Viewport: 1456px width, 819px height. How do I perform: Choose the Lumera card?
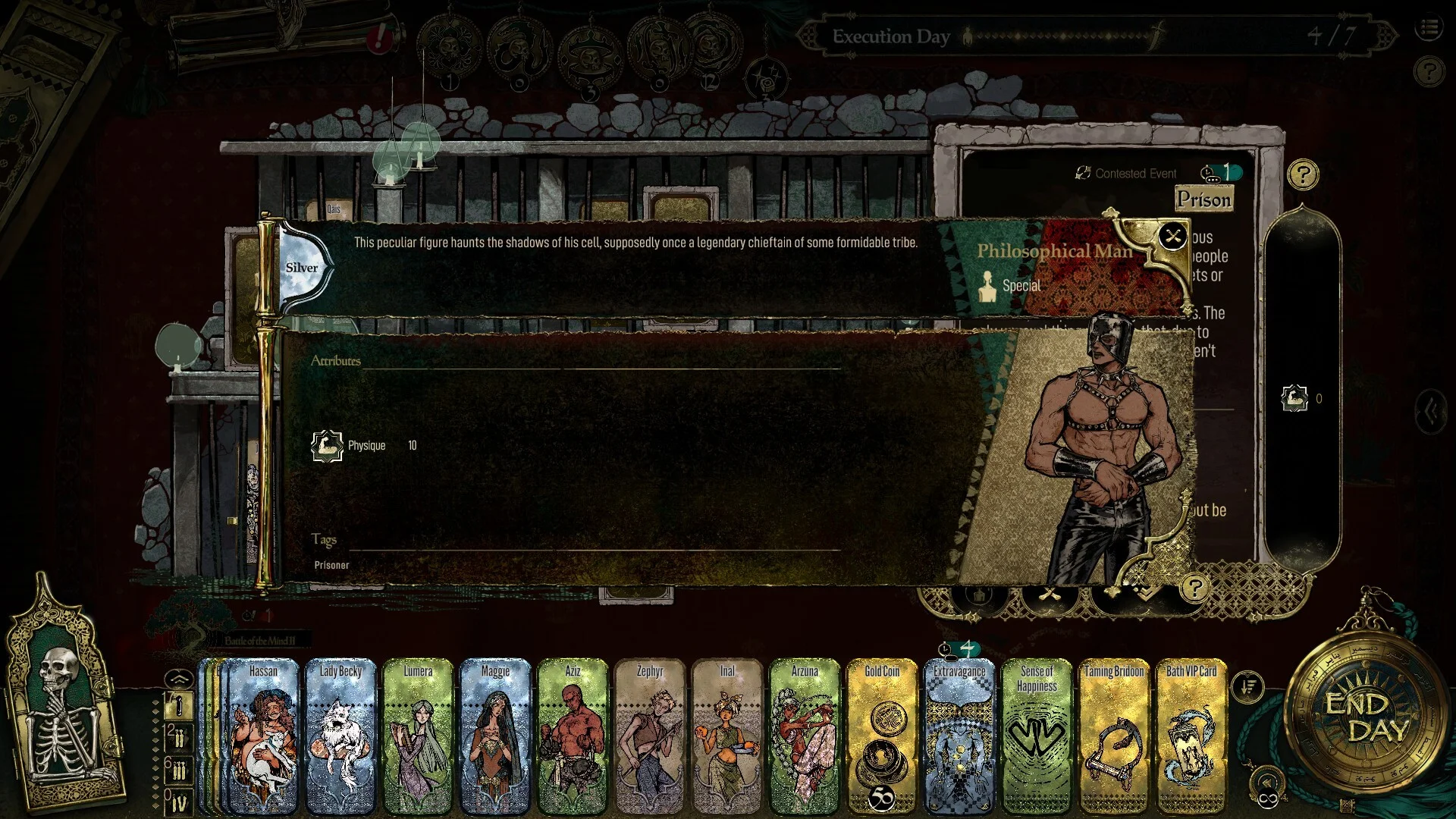click(418, 736)
